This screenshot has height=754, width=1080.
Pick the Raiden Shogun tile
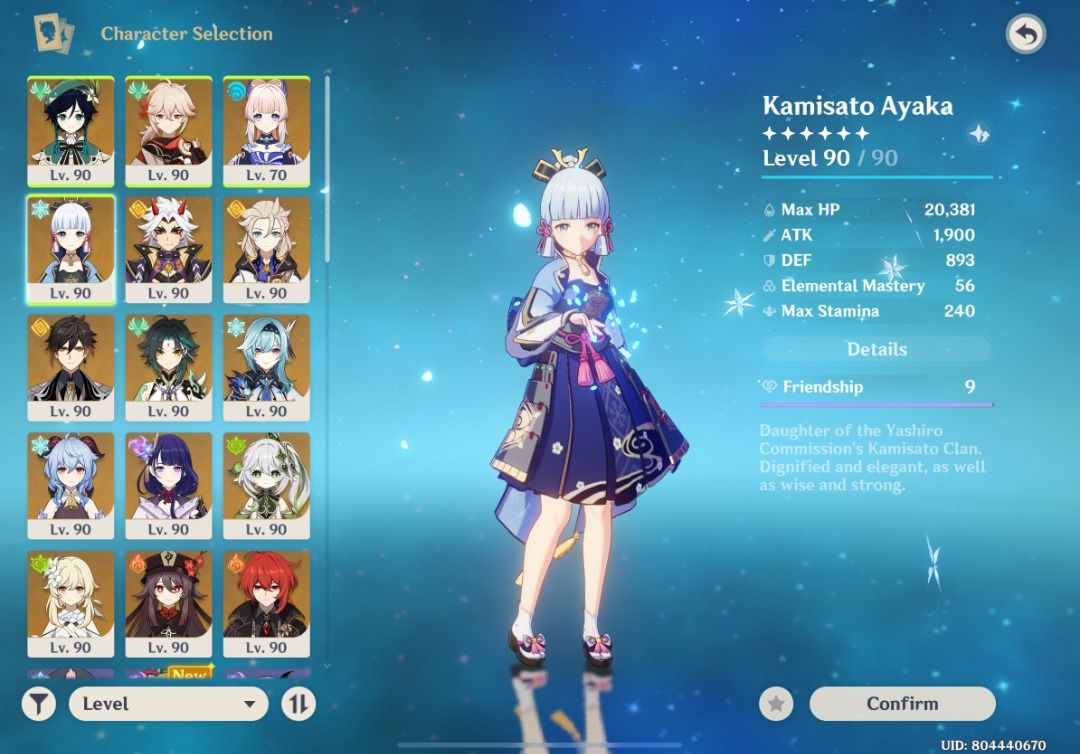pos(168,485)
